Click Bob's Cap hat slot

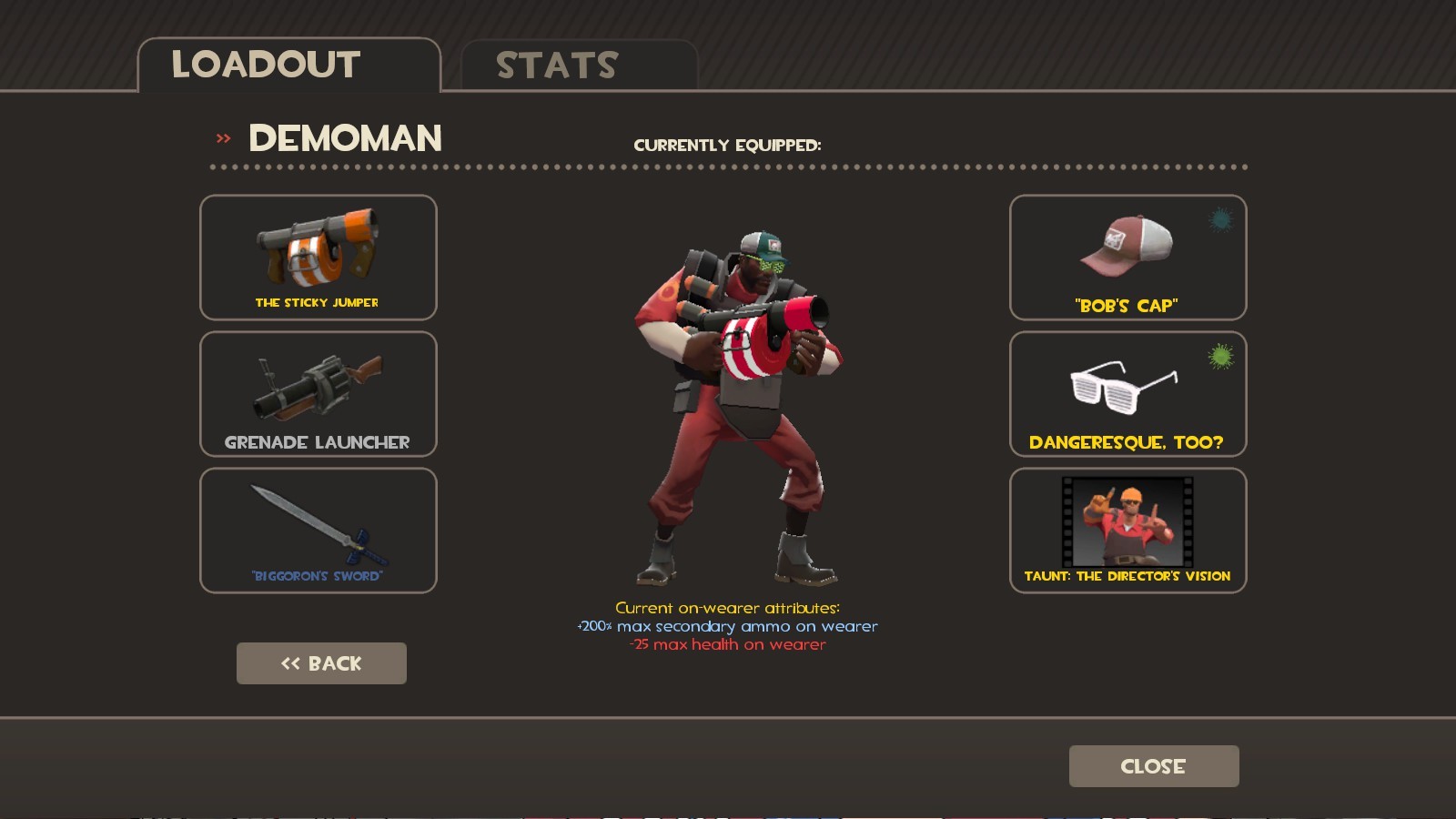pos(1127,258)
